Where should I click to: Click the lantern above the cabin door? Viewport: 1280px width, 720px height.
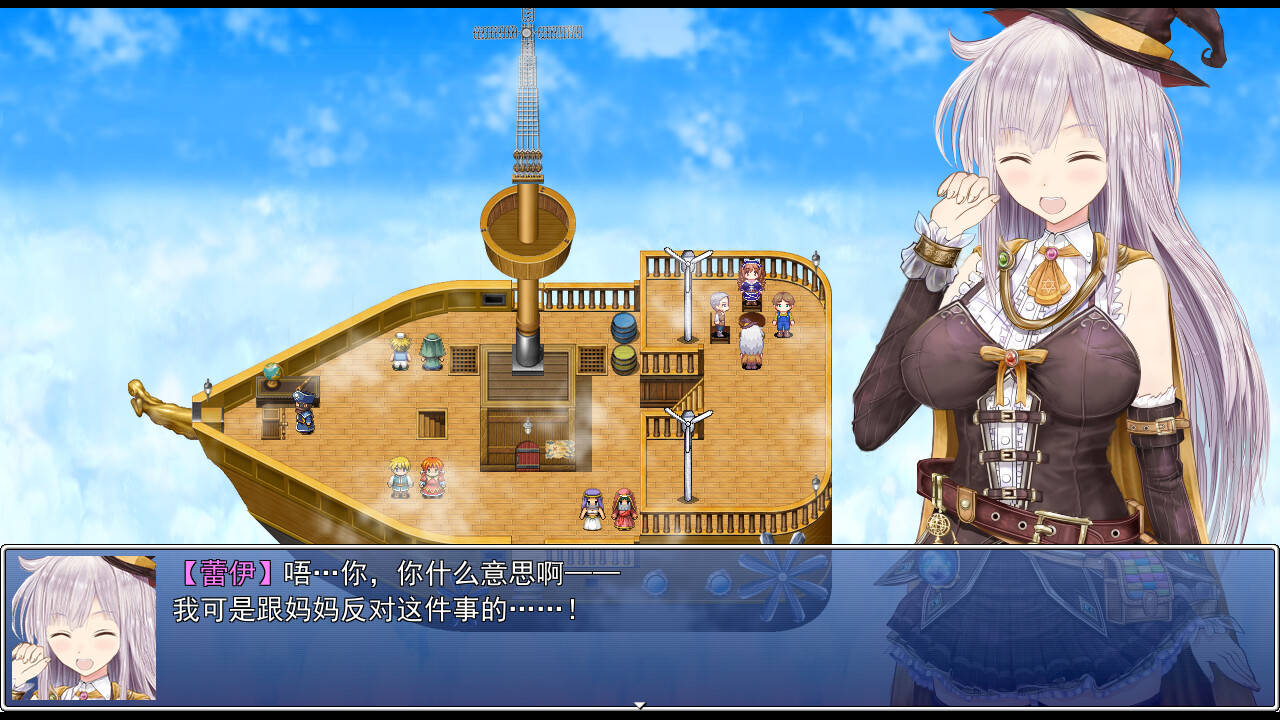pos(527,424)
